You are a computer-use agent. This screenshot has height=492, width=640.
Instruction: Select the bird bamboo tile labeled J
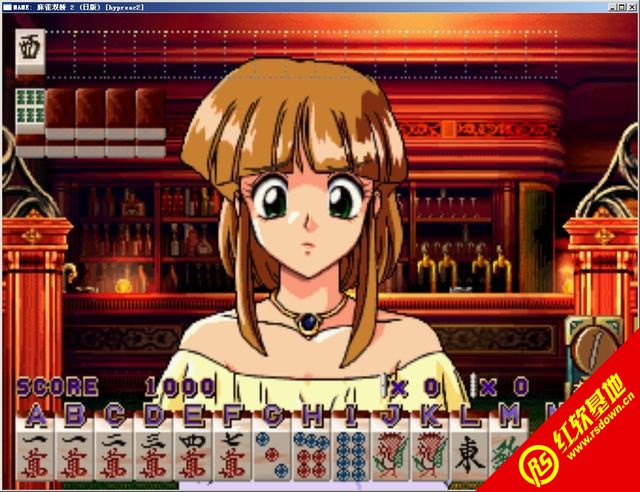pos(388,457)
